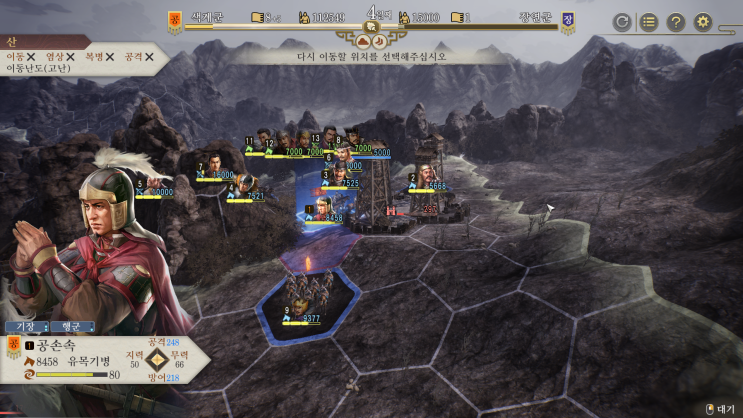This screenshot has width=743, height=418.
Task: Open the help question mark button
Action: tap(676, 21)
